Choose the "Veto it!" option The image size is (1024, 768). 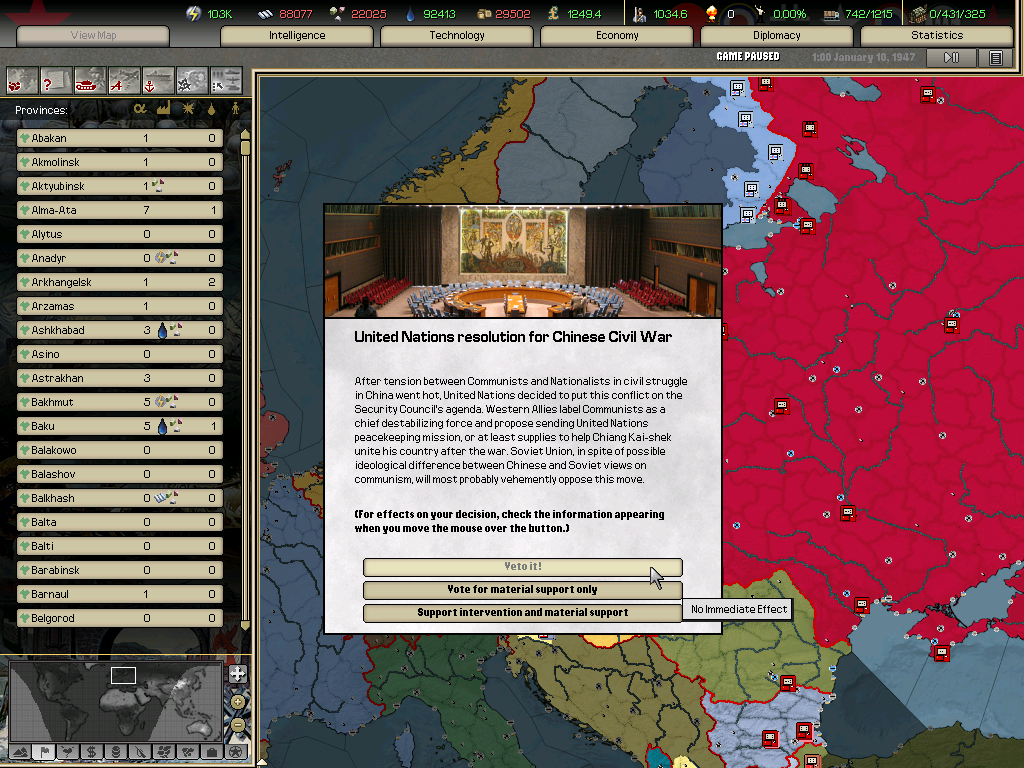pyautogui.click(x=522, y=567)
